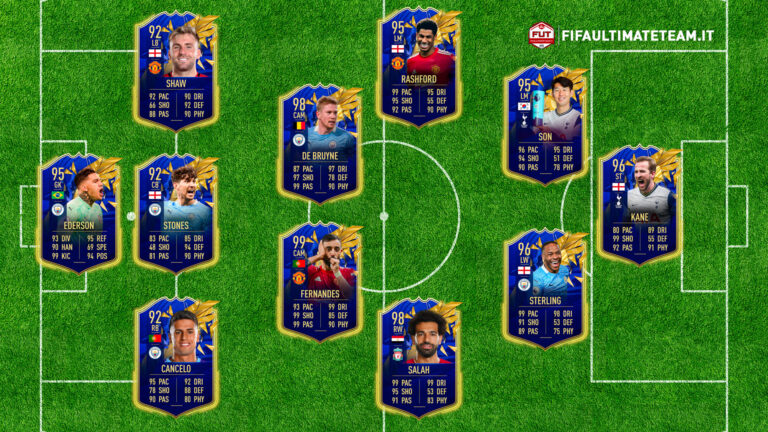The height and width of the screenshot is (432, 768).
Task: Choose the Kane striker card
Action: (x=640, y=205)
